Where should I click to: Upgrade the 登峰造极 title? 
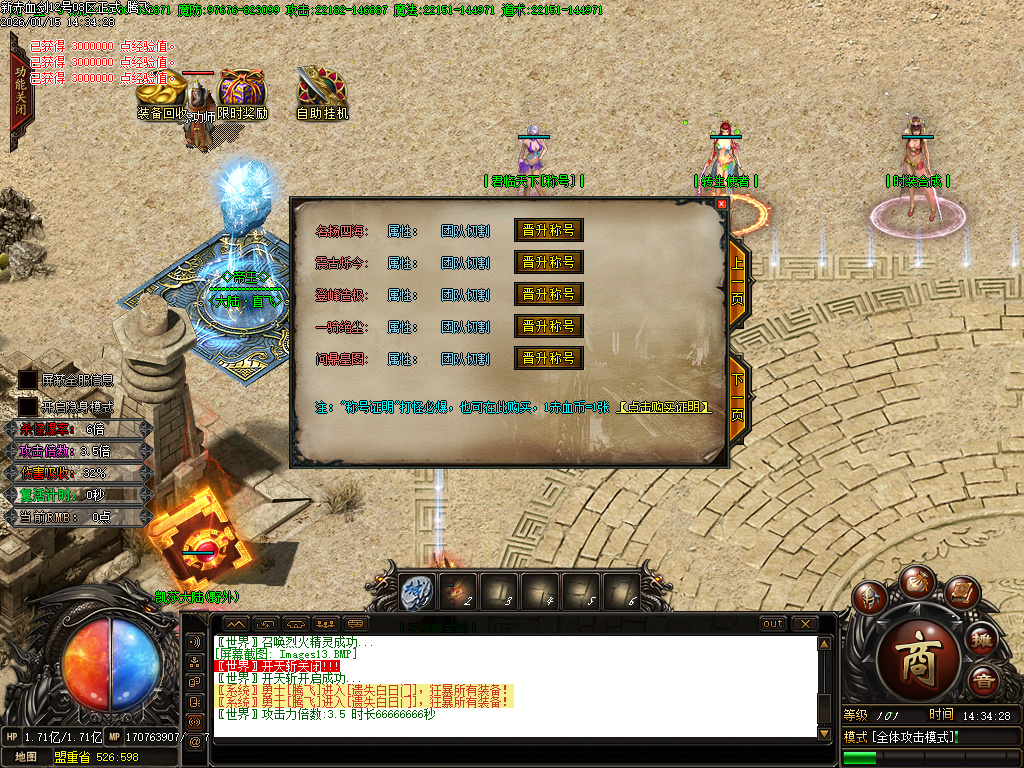[548, 294]
